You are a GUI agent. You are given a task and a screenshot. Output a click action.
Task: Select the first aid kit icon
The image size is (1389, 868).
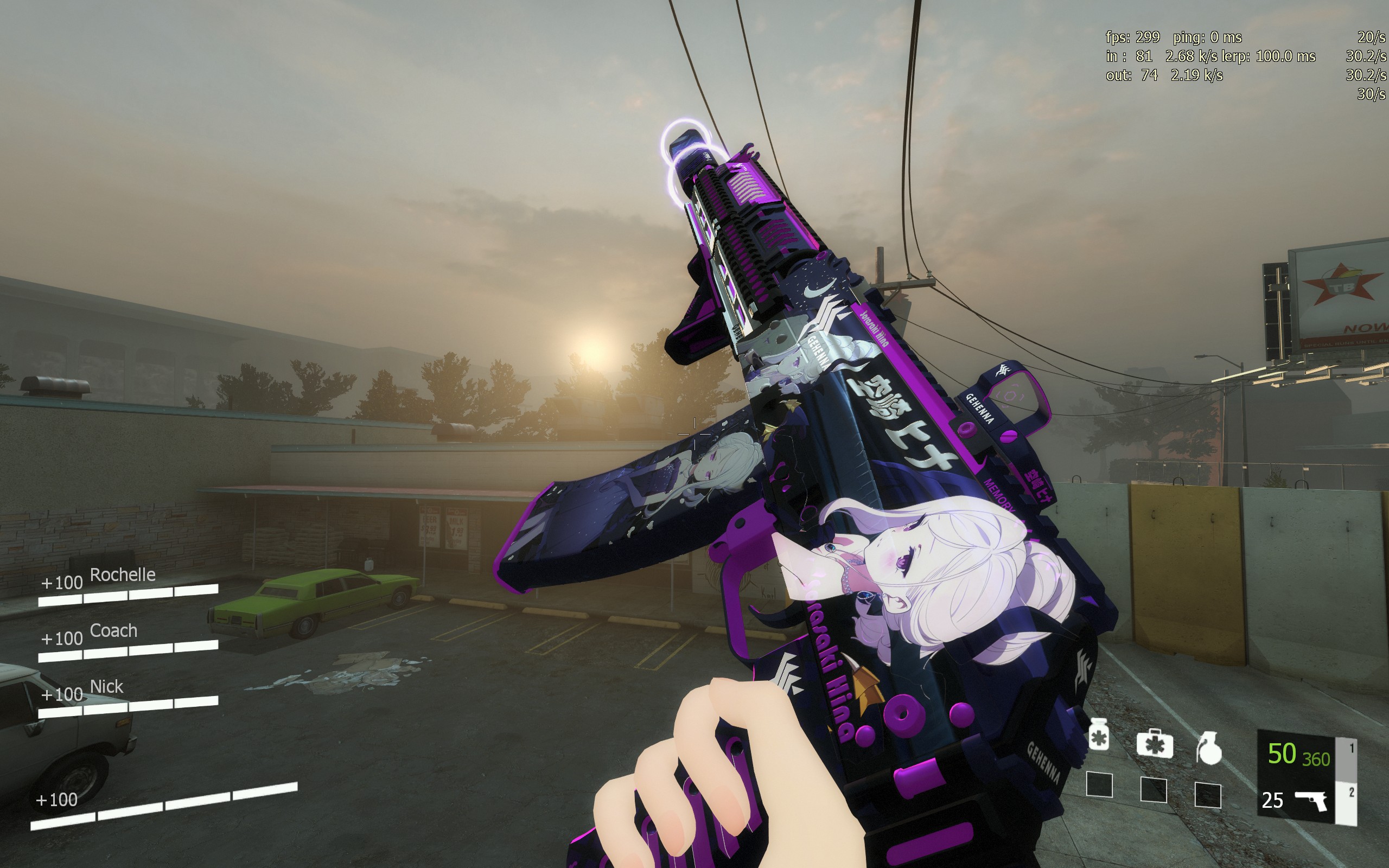[x=1154, y=744]
